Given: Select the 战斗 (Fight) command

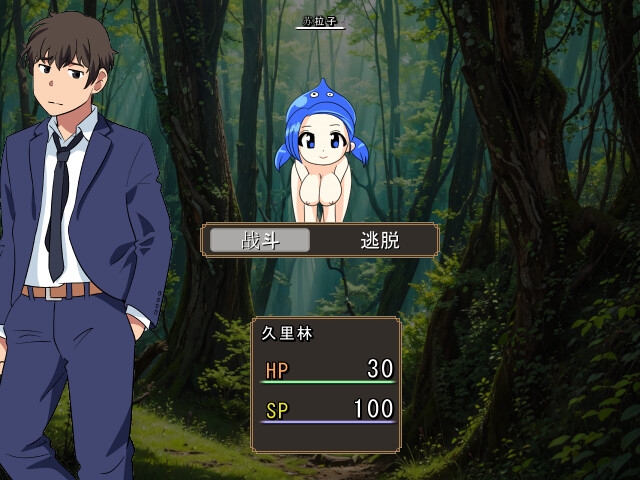Looking at the screenshot, I should tap(259, 241).
